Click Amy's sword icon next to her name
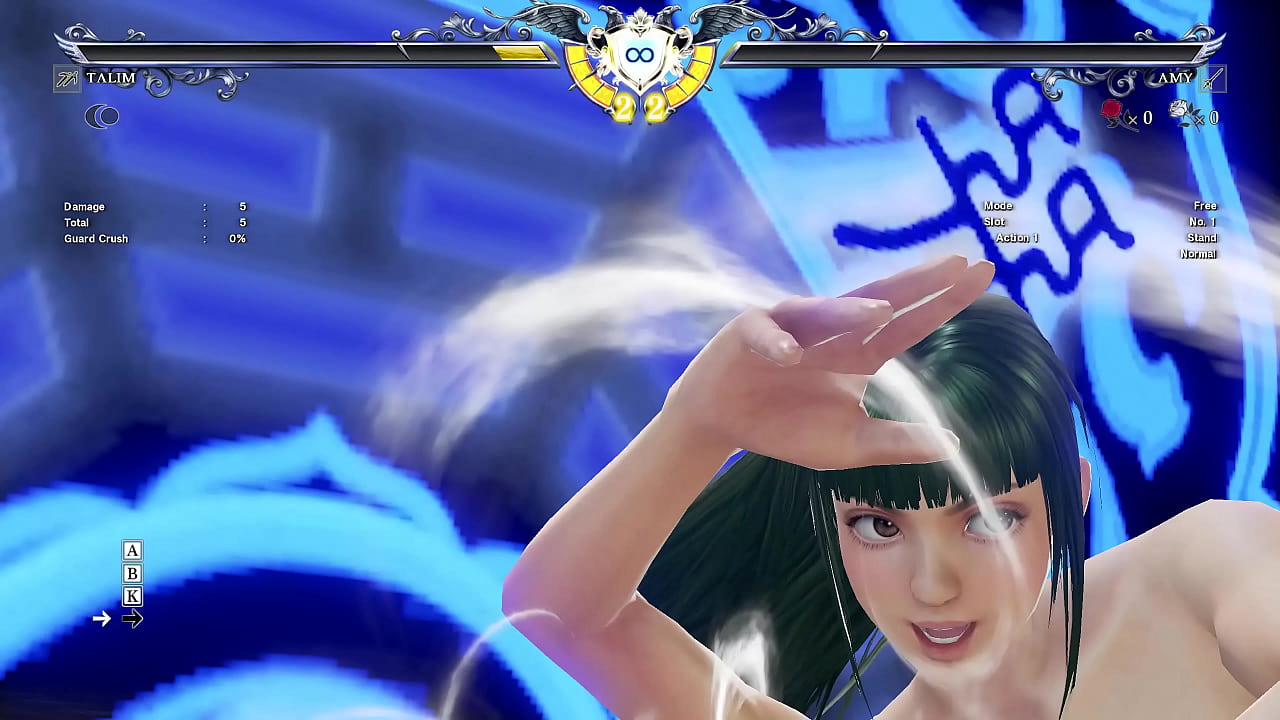This screenshot has height=720, width=1280. (x=1212, y=78)
